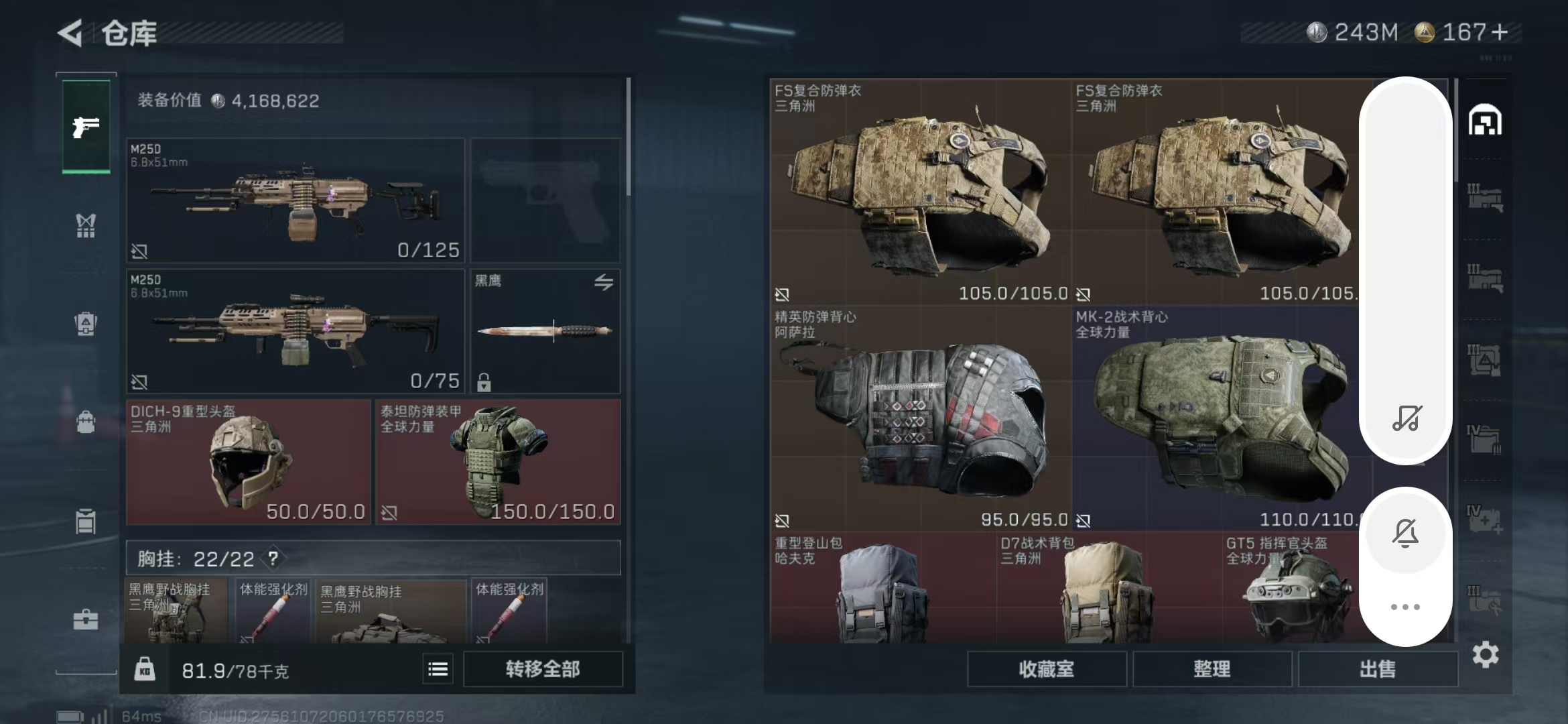The height and width of the screenshot is (724, 1568).
Task: Toggle the loadout list view icon
Action: (x=438, y=669)
